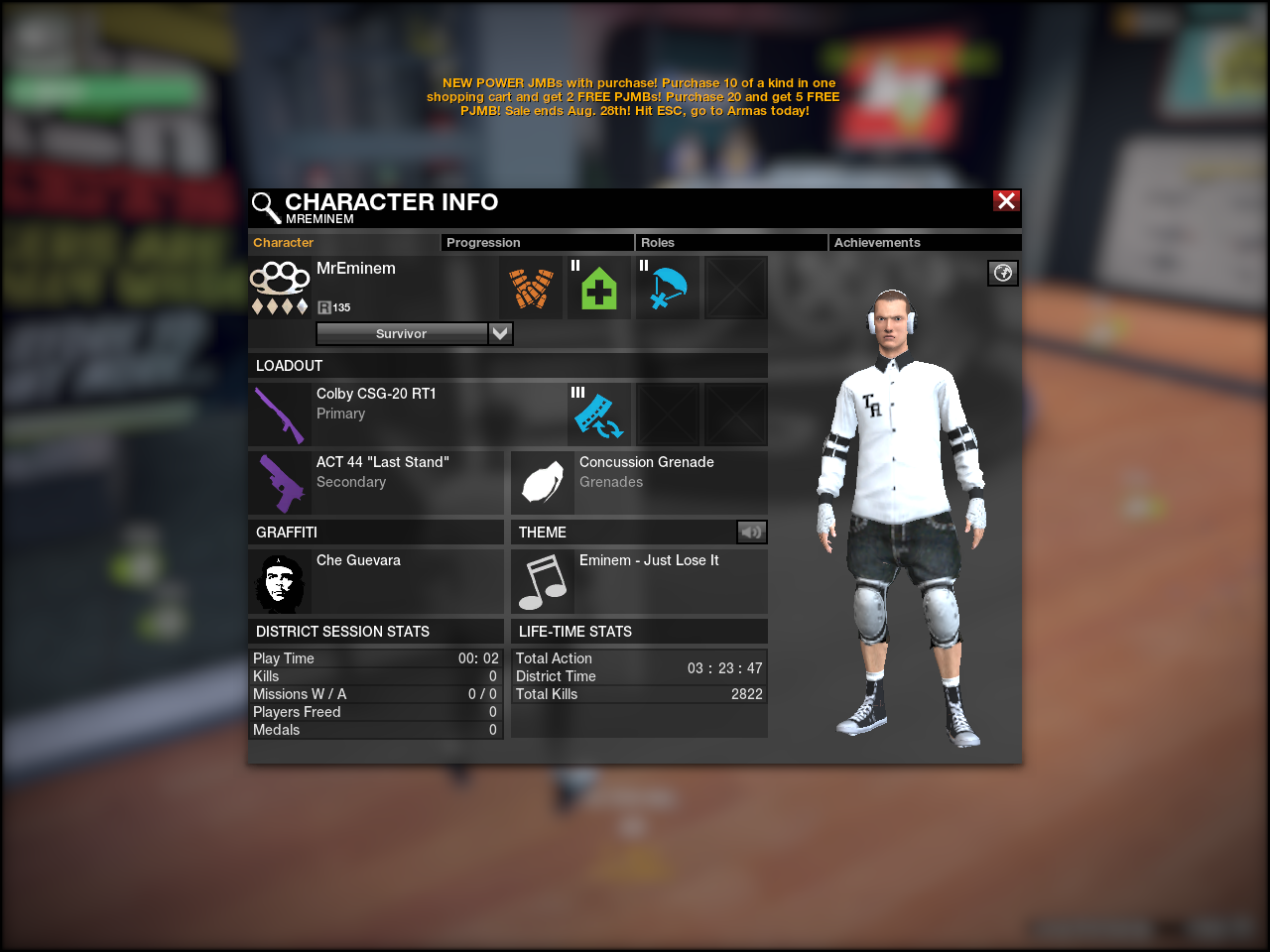Show the Achievements tab
Viewport: 1270px width, 952px height.
(924, 243)
